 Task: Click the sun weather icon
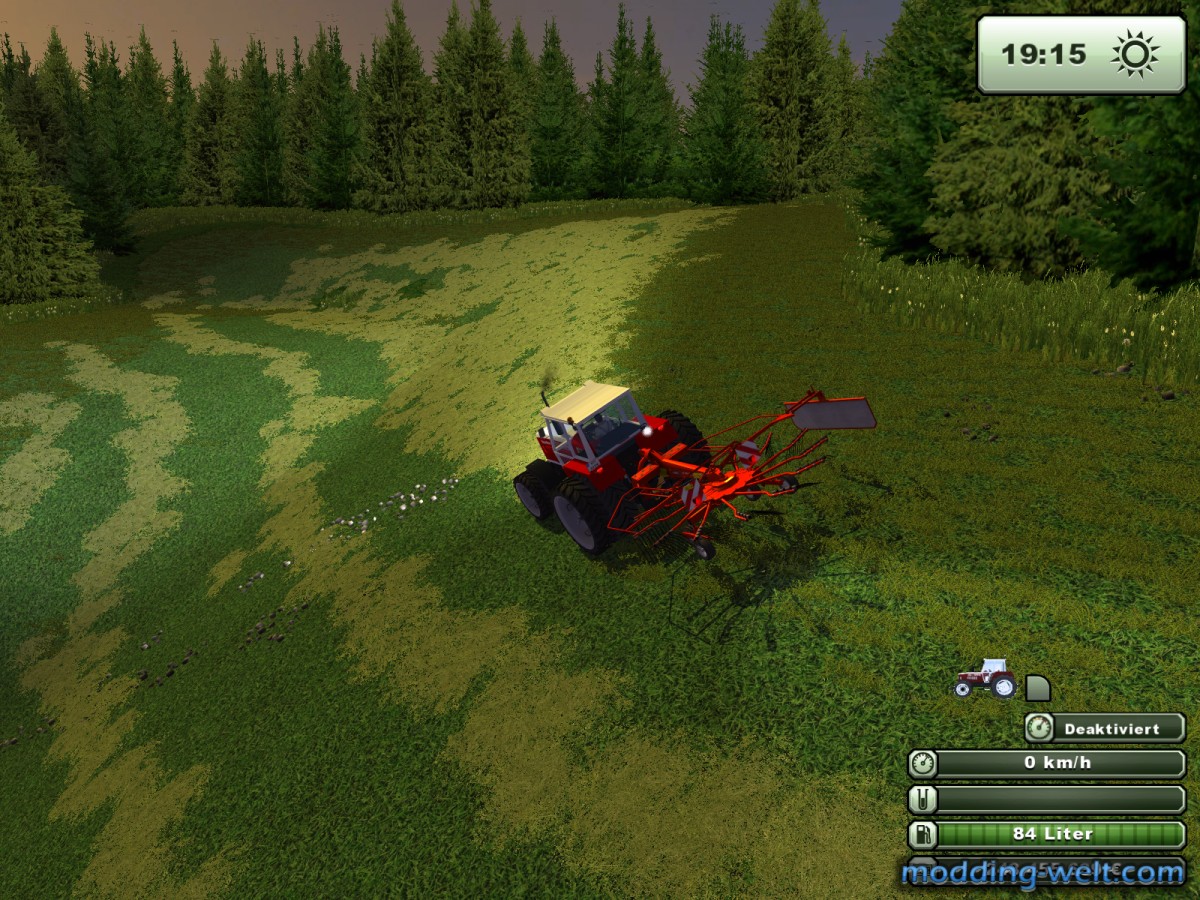point(1135,54)
